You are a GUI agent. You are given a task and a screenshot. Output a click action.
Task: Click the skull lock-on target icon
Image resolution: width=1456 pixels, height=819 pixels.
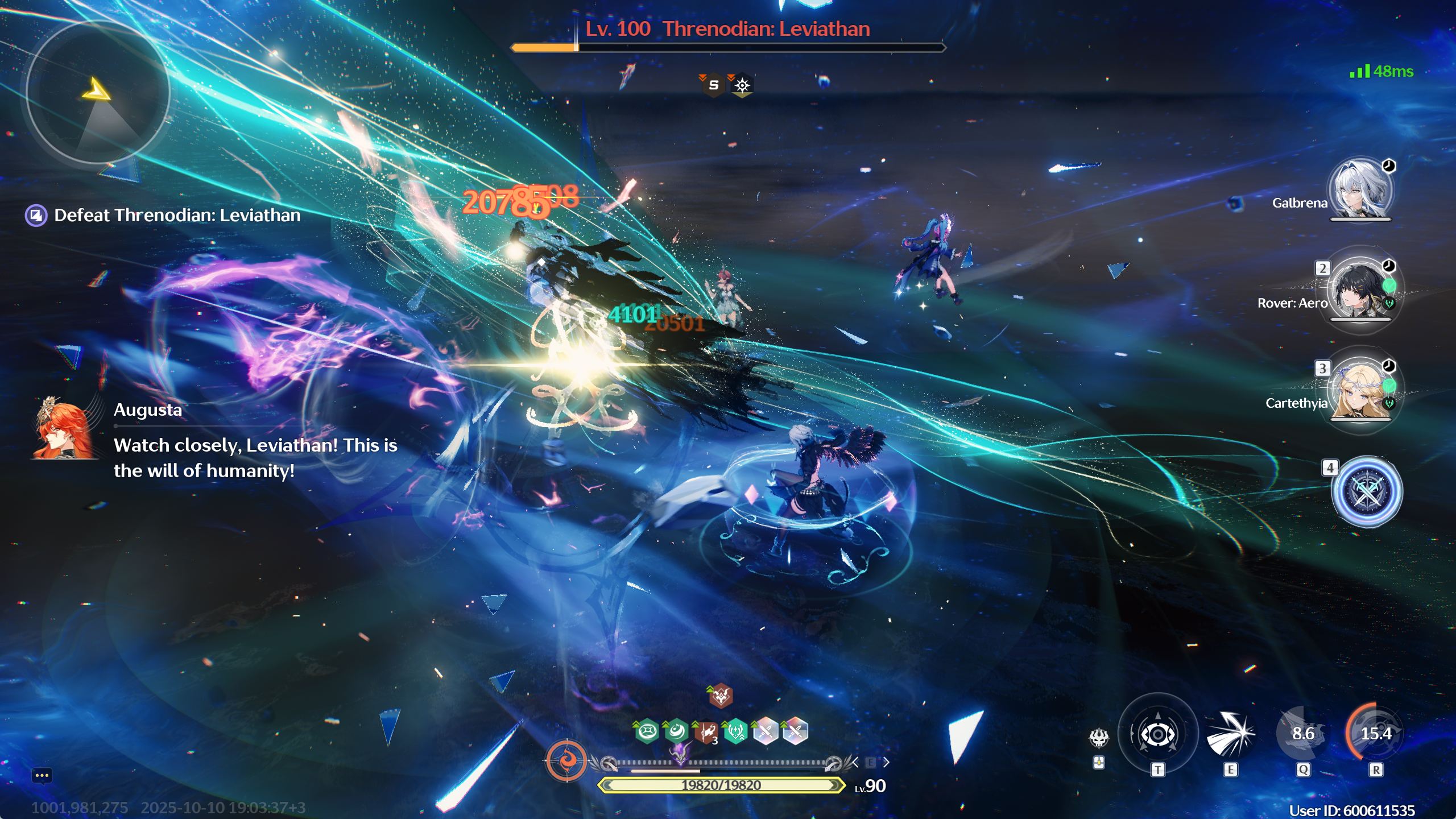[1099, 738]
